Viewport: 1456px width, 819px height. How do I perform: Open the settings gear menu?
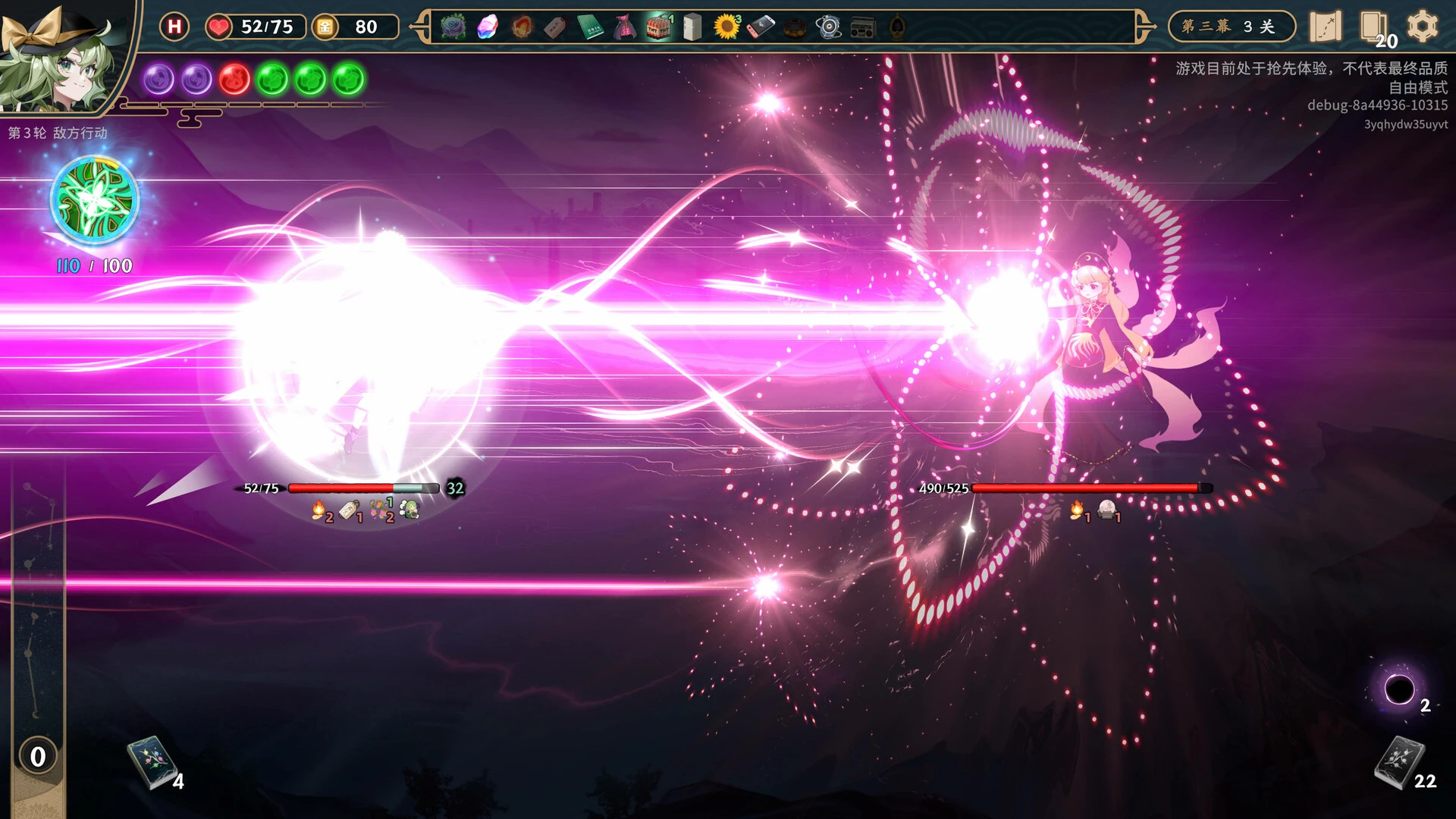pyautogui.click(x=1422, y=27)
